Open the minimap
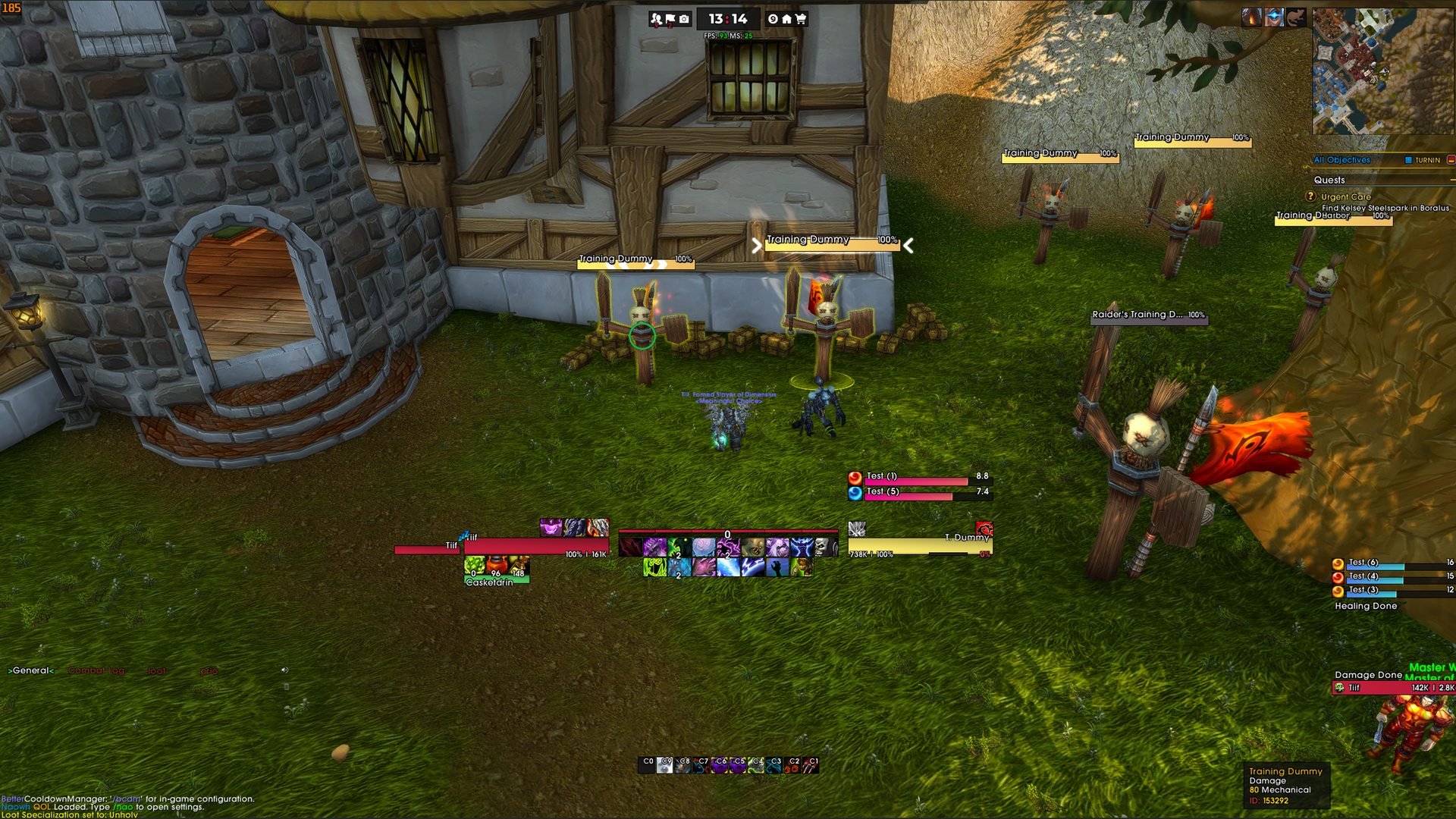Image resolution: width=1456 pixels, height=819 pixels. tap(1382, 71)
